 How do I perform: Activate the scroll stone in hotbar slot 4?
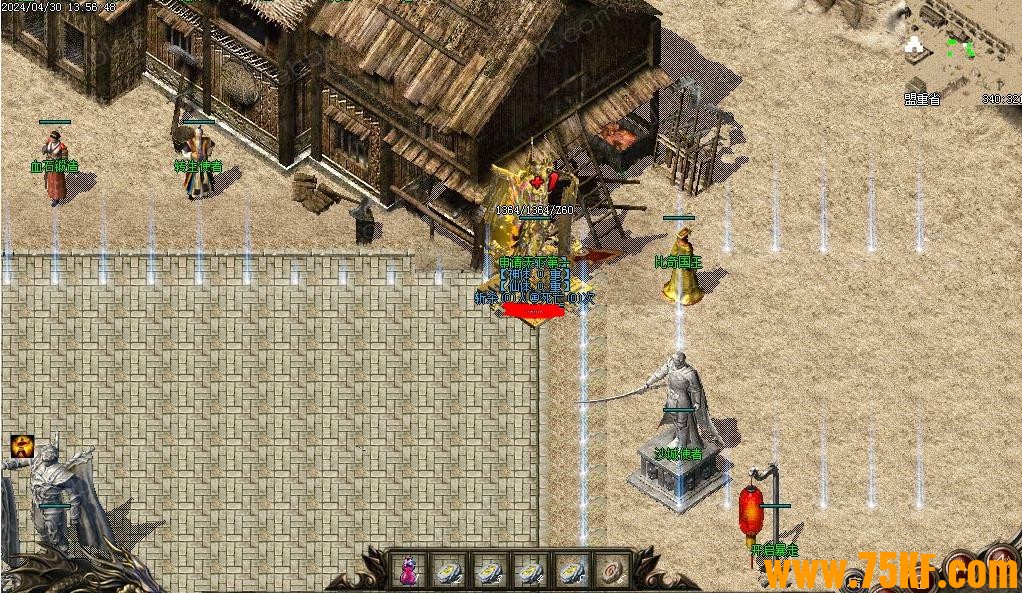tap(530, 570)
